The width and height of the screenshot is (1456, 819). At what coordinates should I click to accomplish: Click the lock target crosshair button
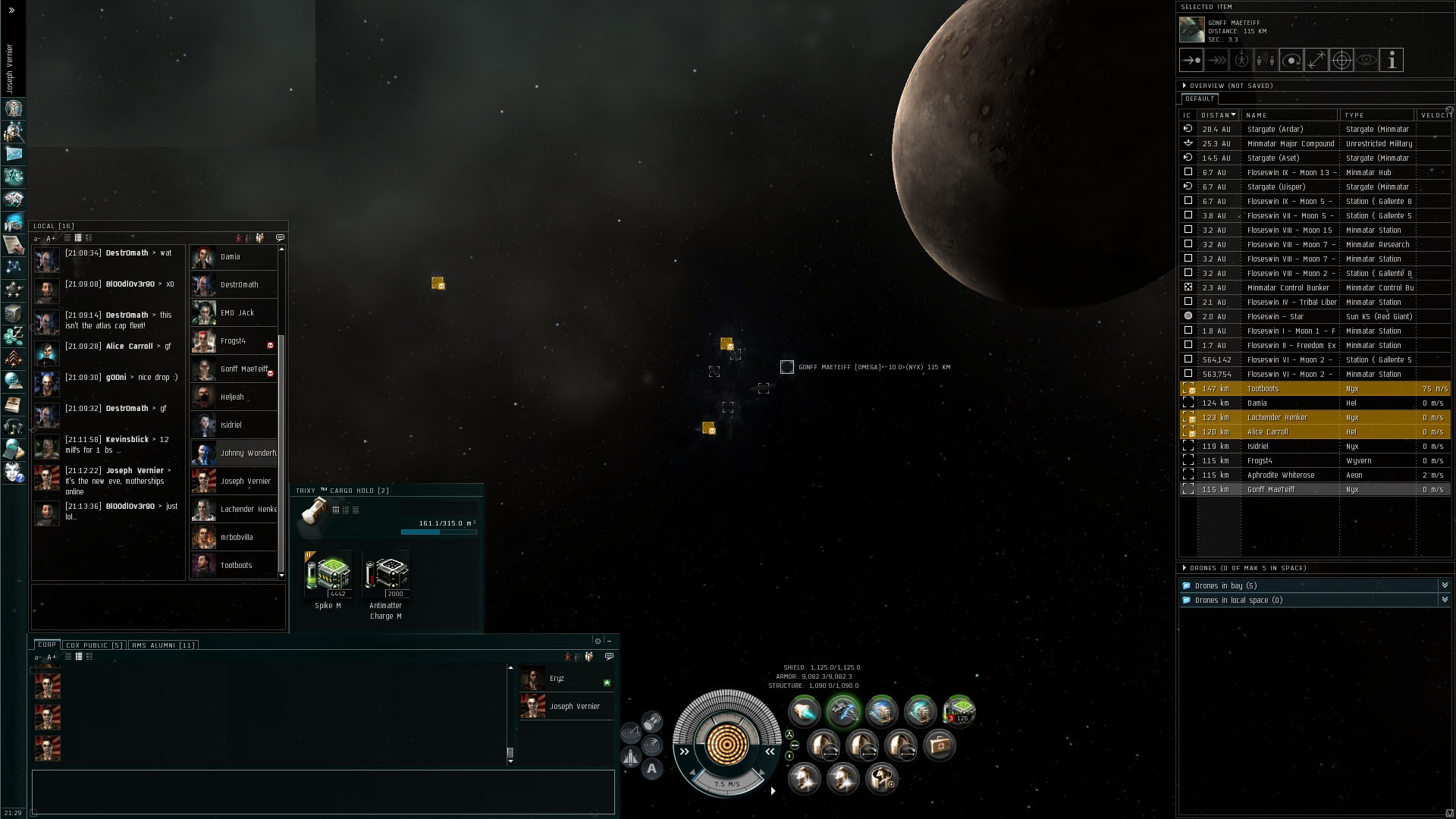click(1341, 61)
